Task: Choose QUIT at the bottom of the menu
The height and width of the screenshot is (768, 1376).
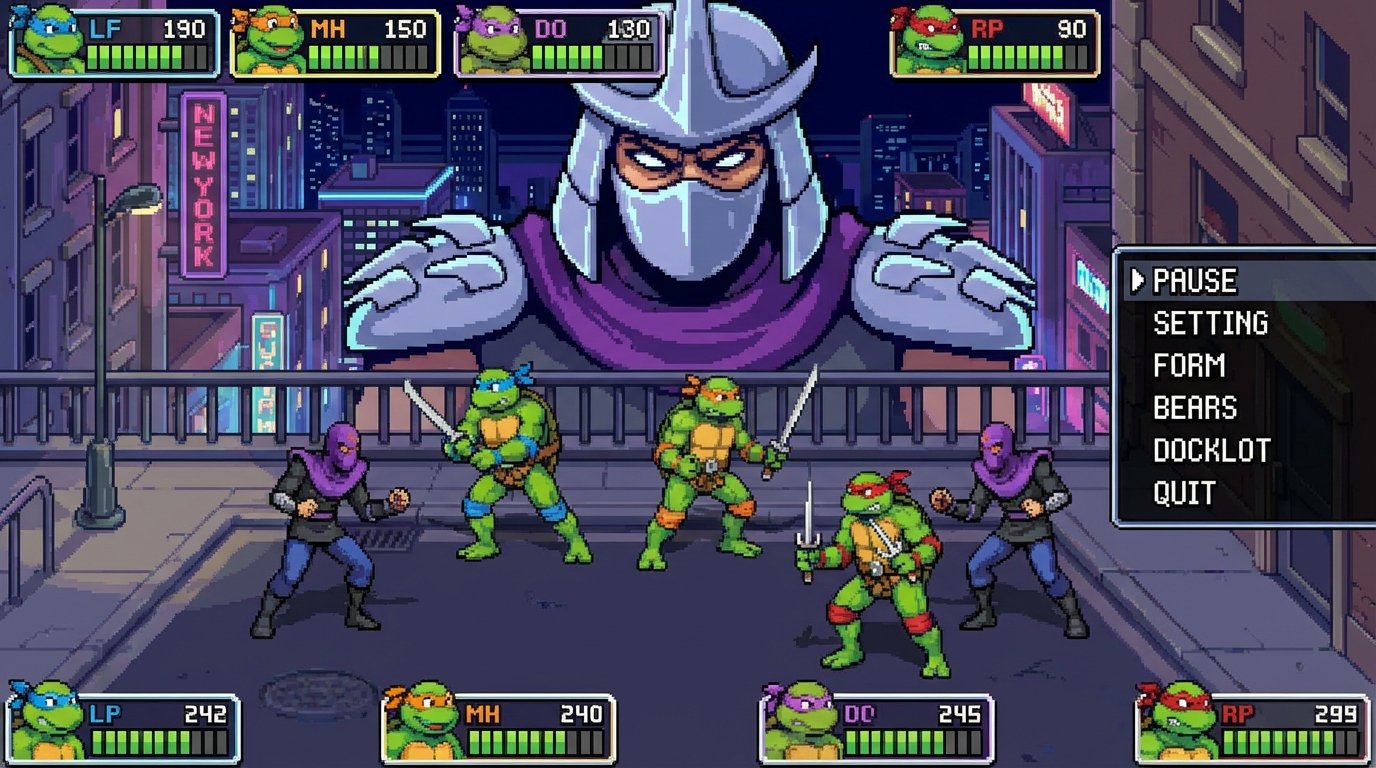Action: click(x=1185, y=492)
